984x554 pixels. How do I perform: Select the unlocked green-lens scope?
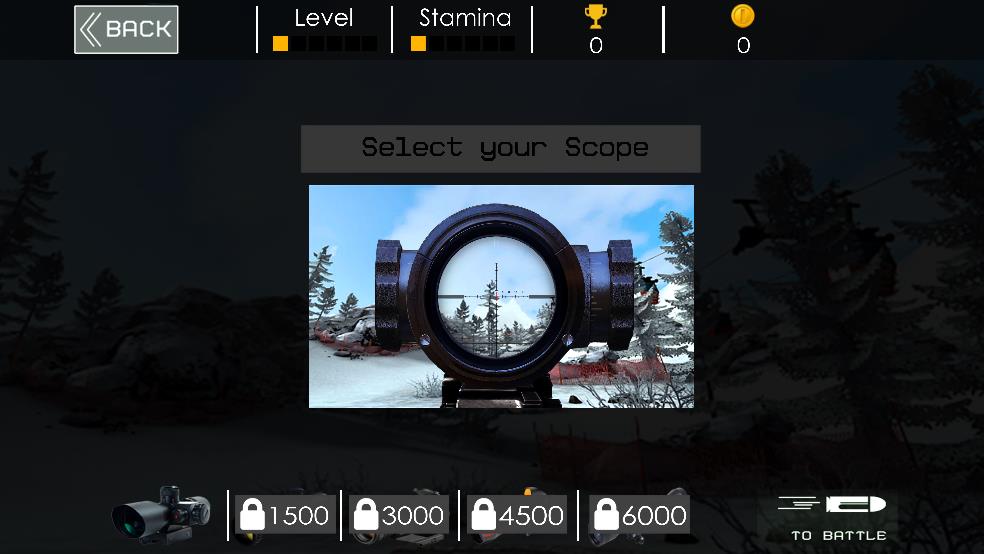click(x=161, y=515)
